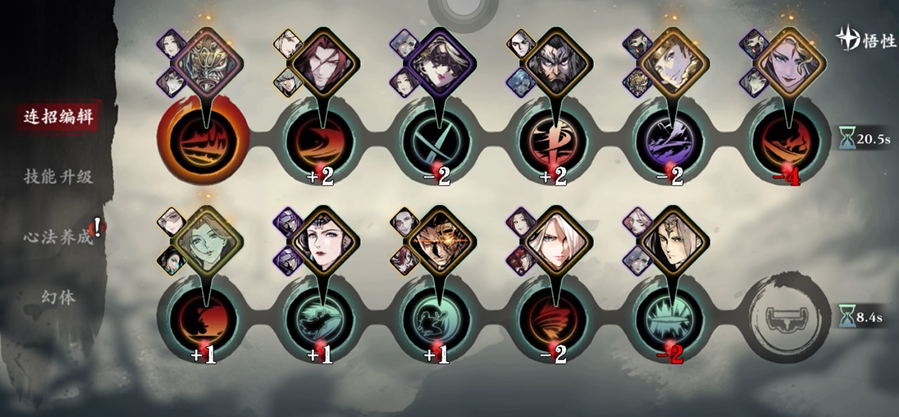Switch to the 技能升级 tab

(x=58, y=176)
